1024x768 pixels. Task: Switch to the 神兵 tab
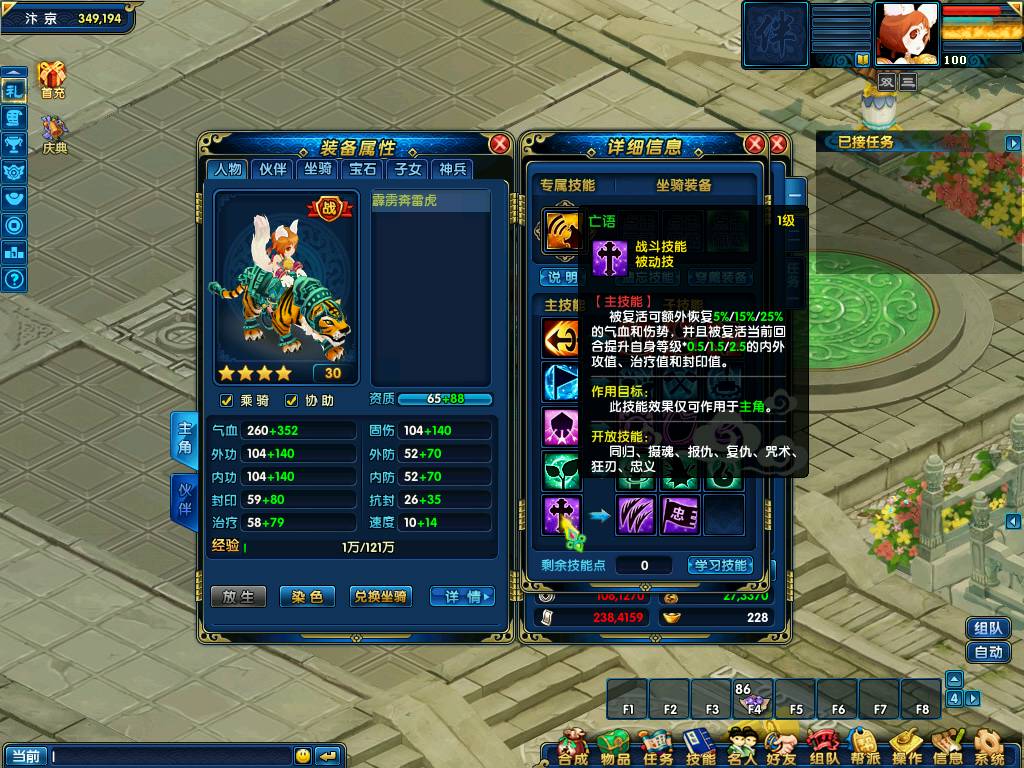[453, 169]
